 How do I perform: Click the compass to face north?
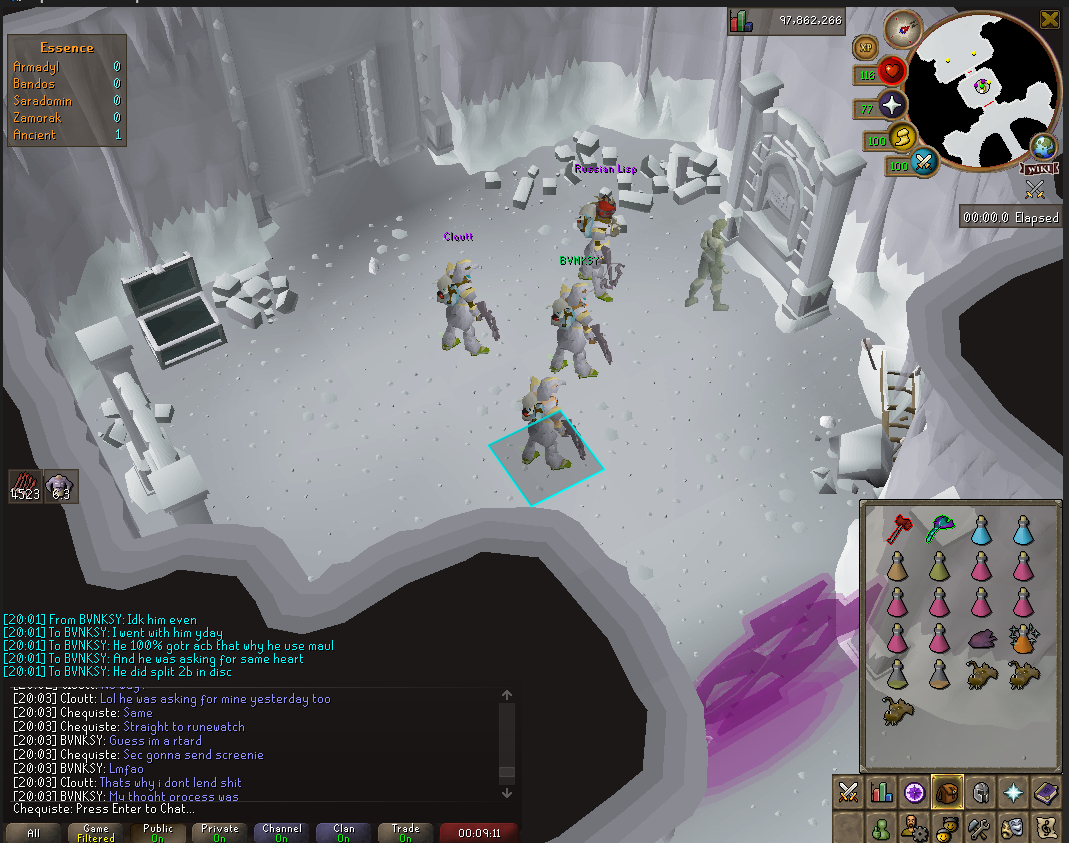903,28
